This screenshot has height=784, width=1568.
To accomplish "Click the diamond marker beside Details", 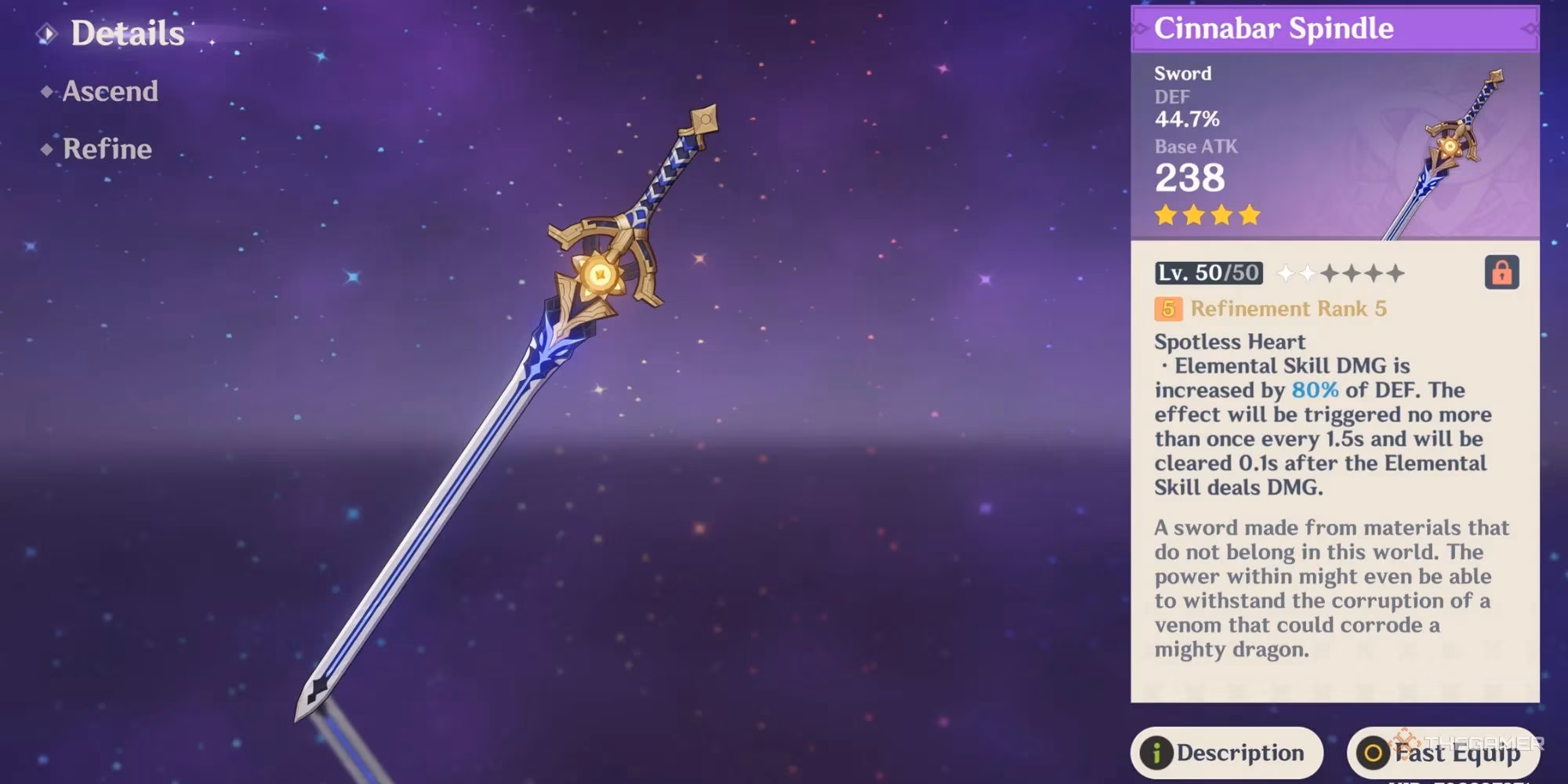I will (49, 34).
